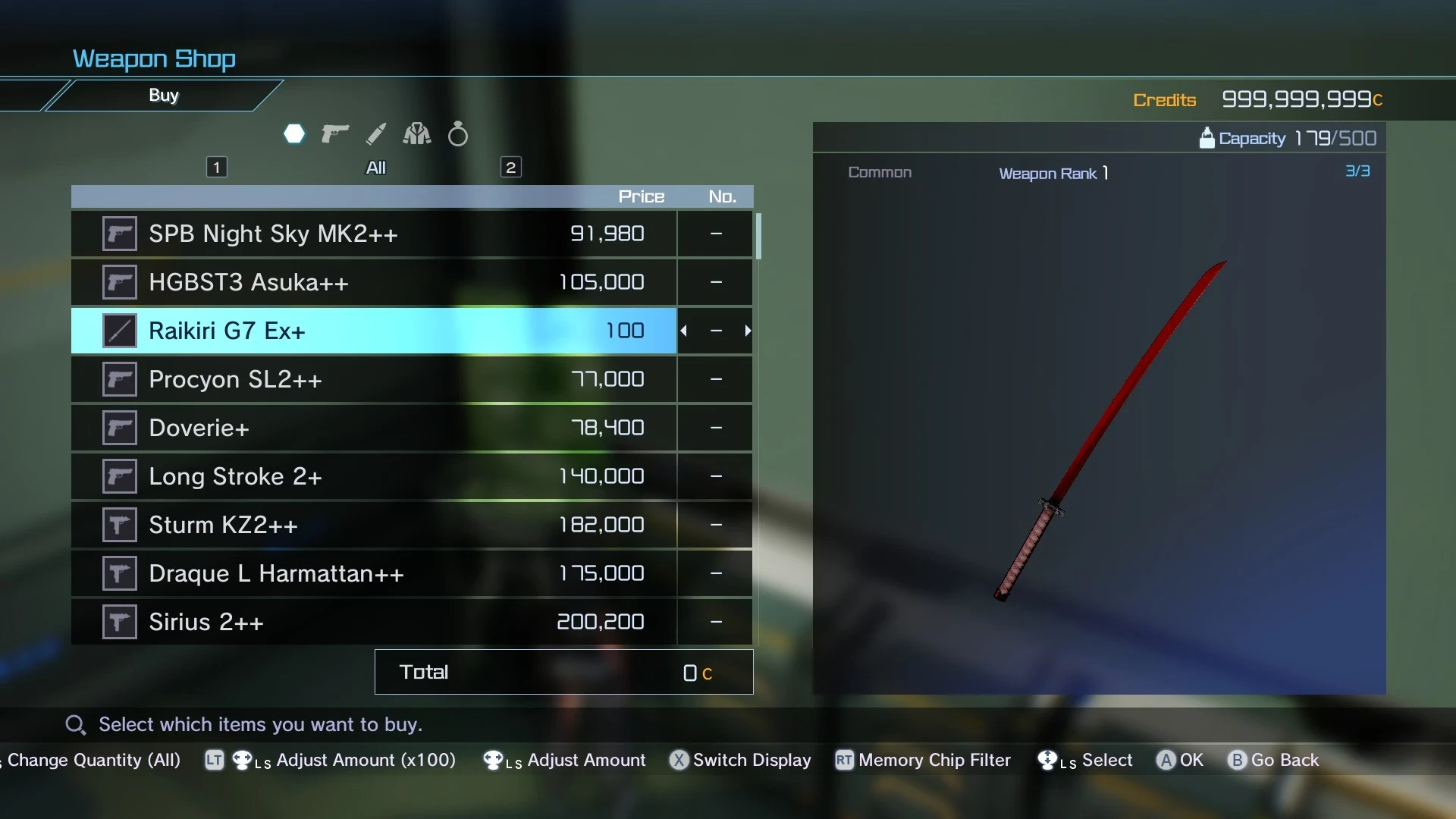The width and height of the screenshot is (1456, 819).
Task: Click the scrollbar on the weapon list
Action: click(x=759, y=237)
